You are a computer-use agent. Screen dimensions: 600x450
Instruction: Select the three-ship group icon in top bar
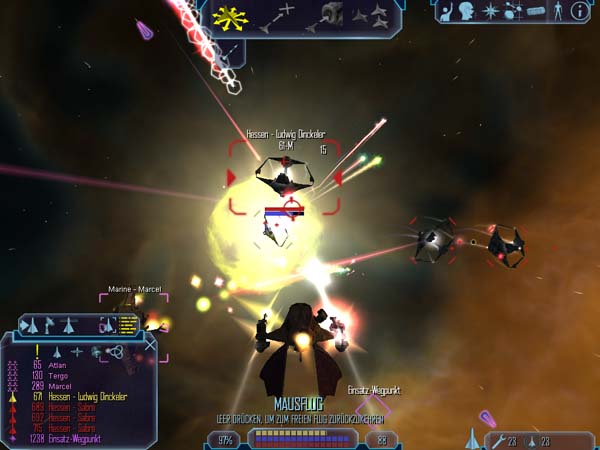(x=380, y=14)
